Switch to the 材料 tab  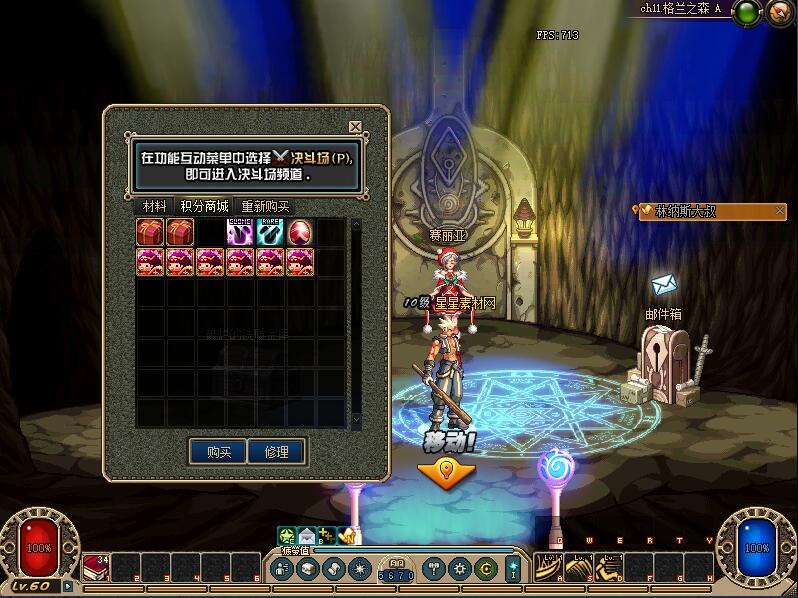tap(154, 206)
